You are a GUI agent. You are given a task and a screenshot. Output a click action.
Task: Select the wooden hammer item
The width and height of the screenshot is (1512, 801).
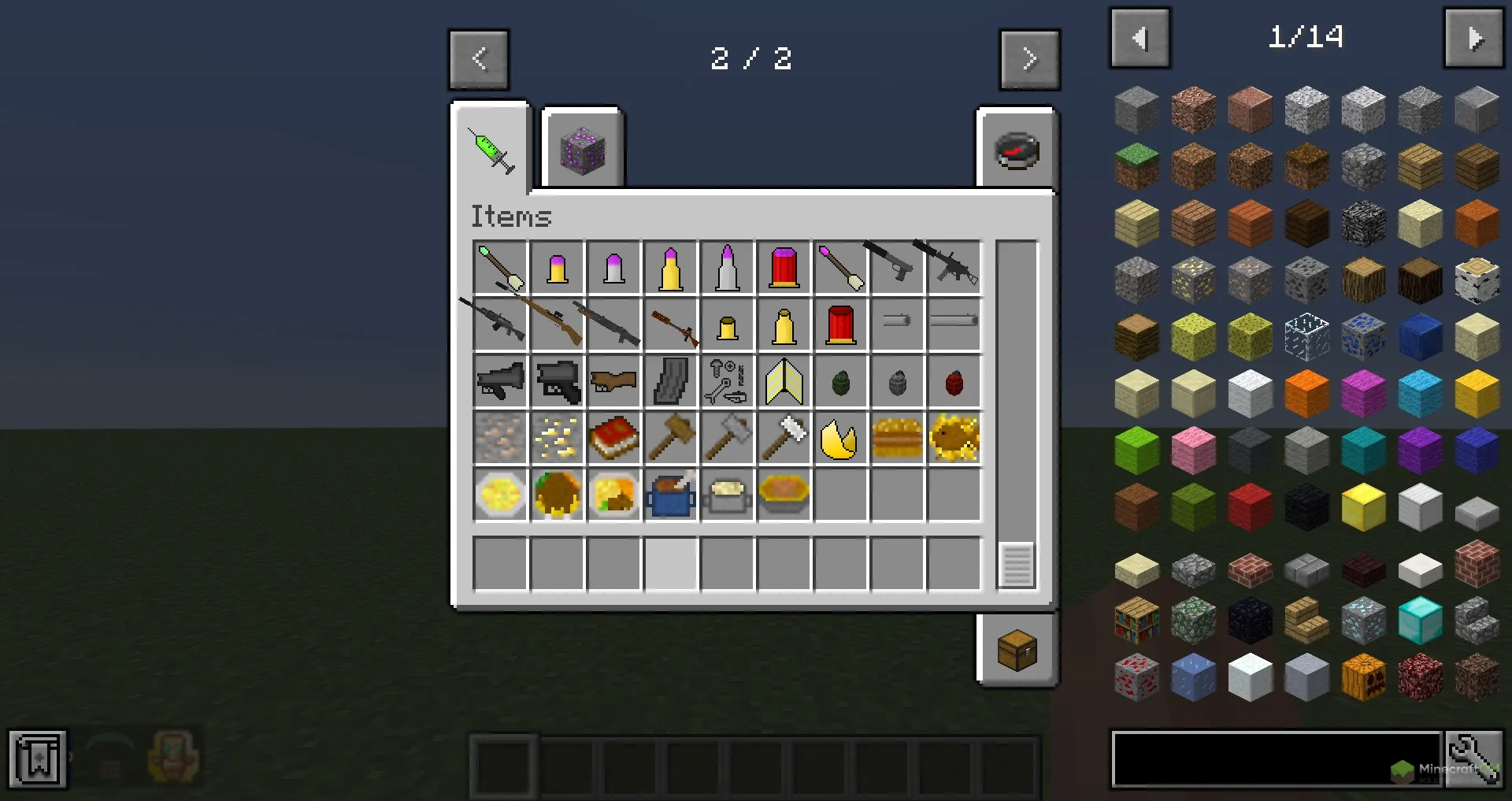(x=671, y=439)
